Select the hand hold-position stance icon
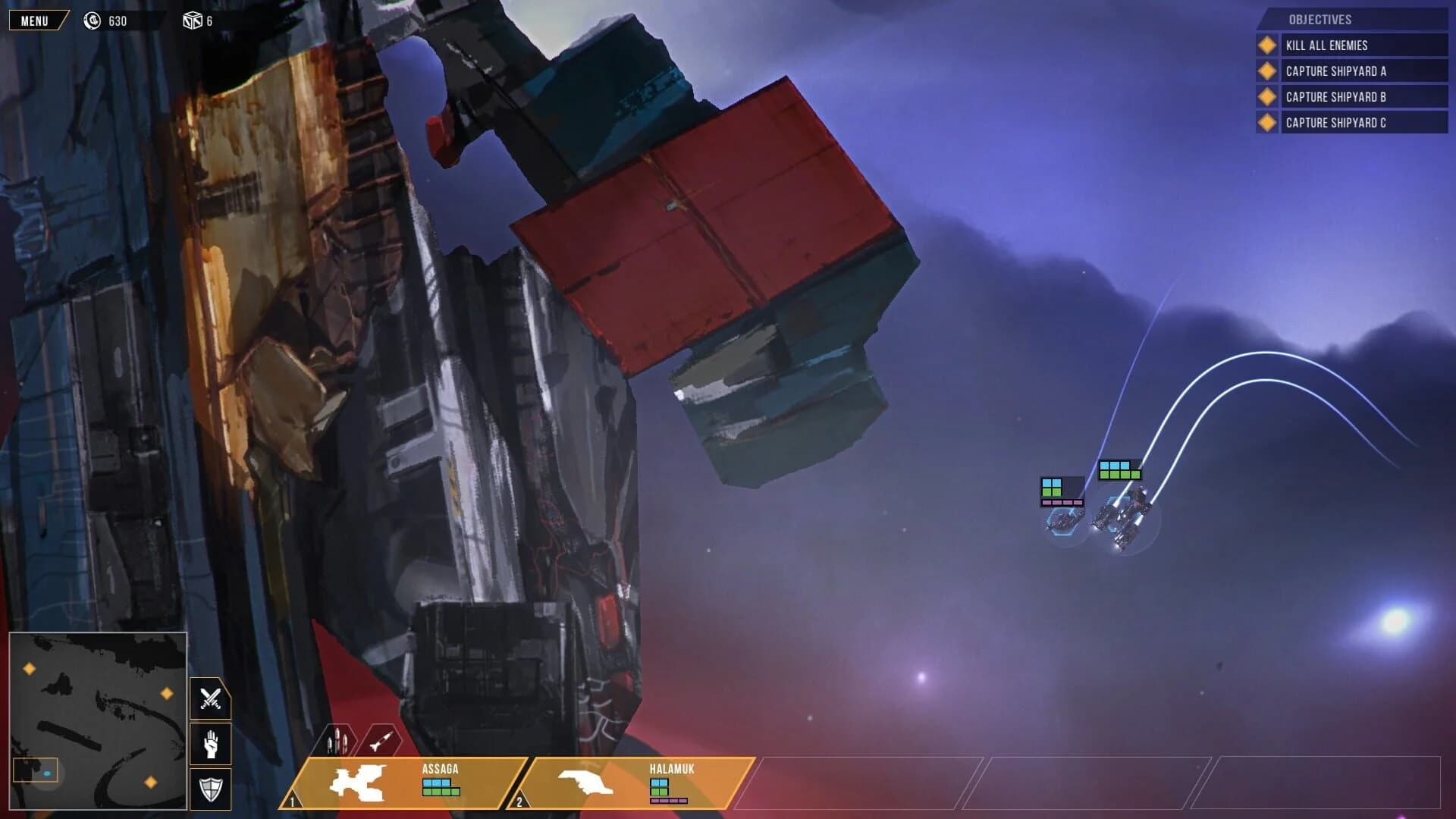 212,745
